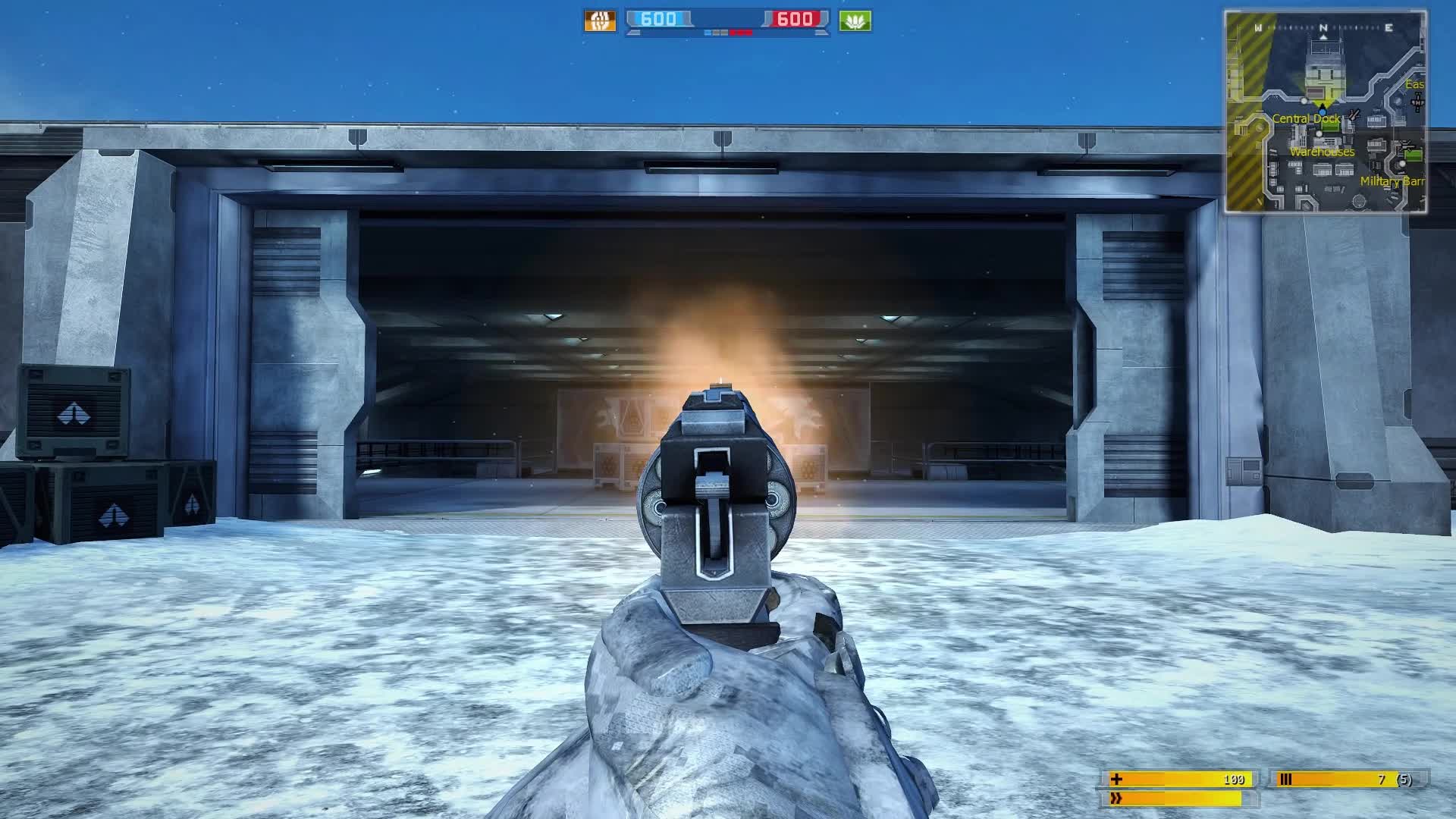Click the health cross icon near the bar

click(1116, 780)
